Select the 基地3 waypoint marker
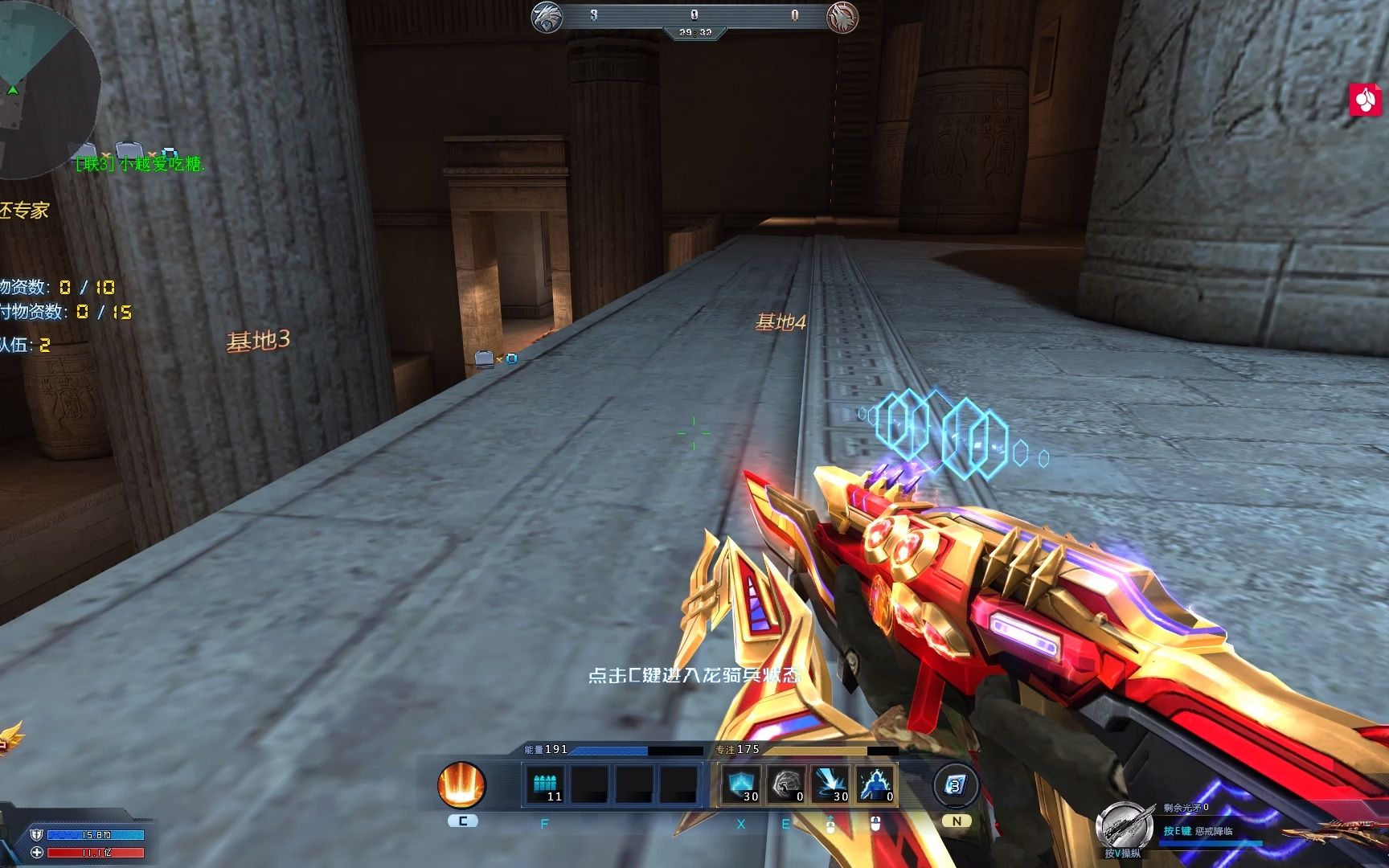The width and height of the screenshot is (1389, 868). pyautogui.click(x=258, y=342)
